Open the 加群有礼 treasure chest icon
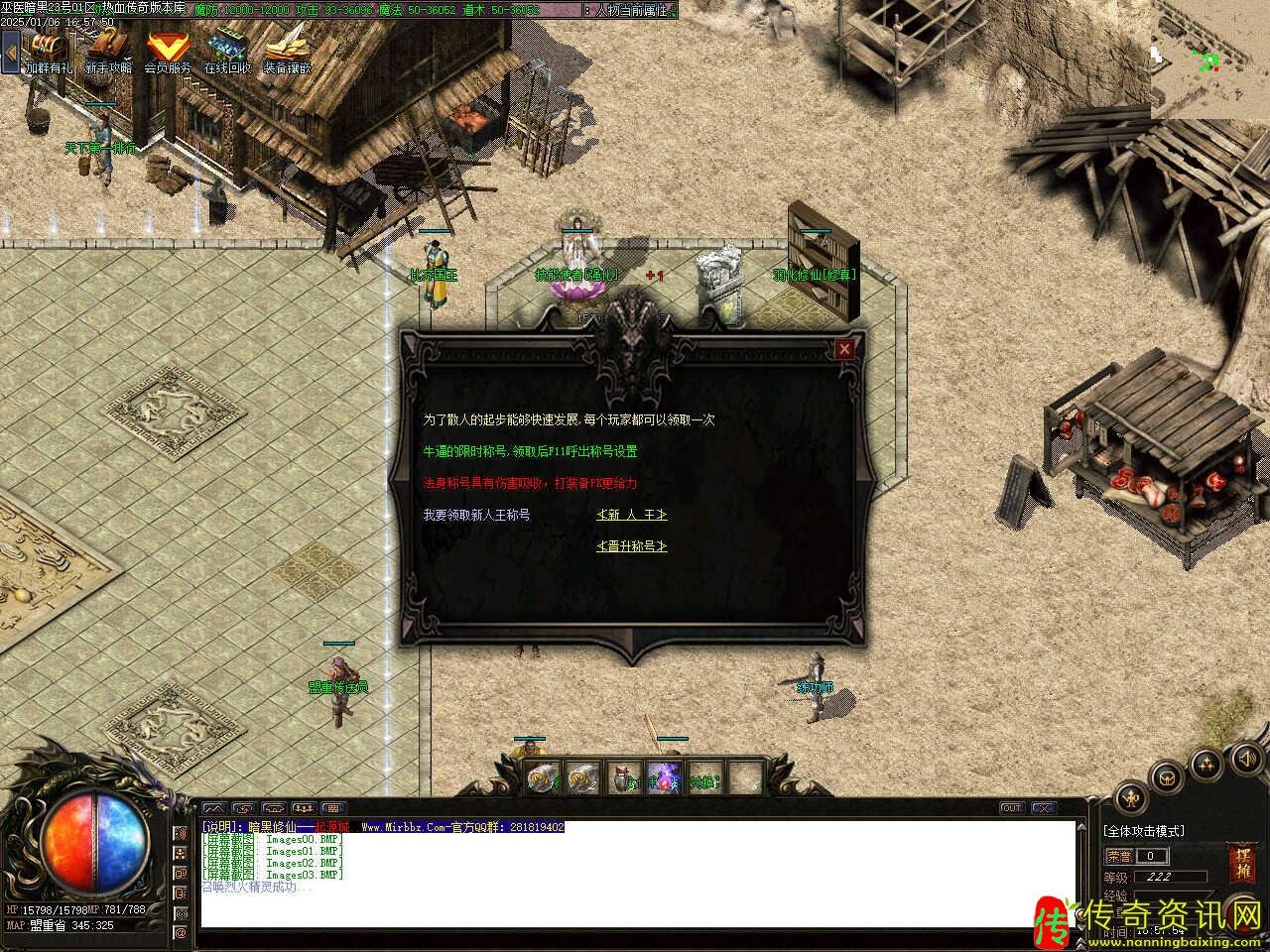The width and height of the screenshot is (1270, 952). pos(48,47)
